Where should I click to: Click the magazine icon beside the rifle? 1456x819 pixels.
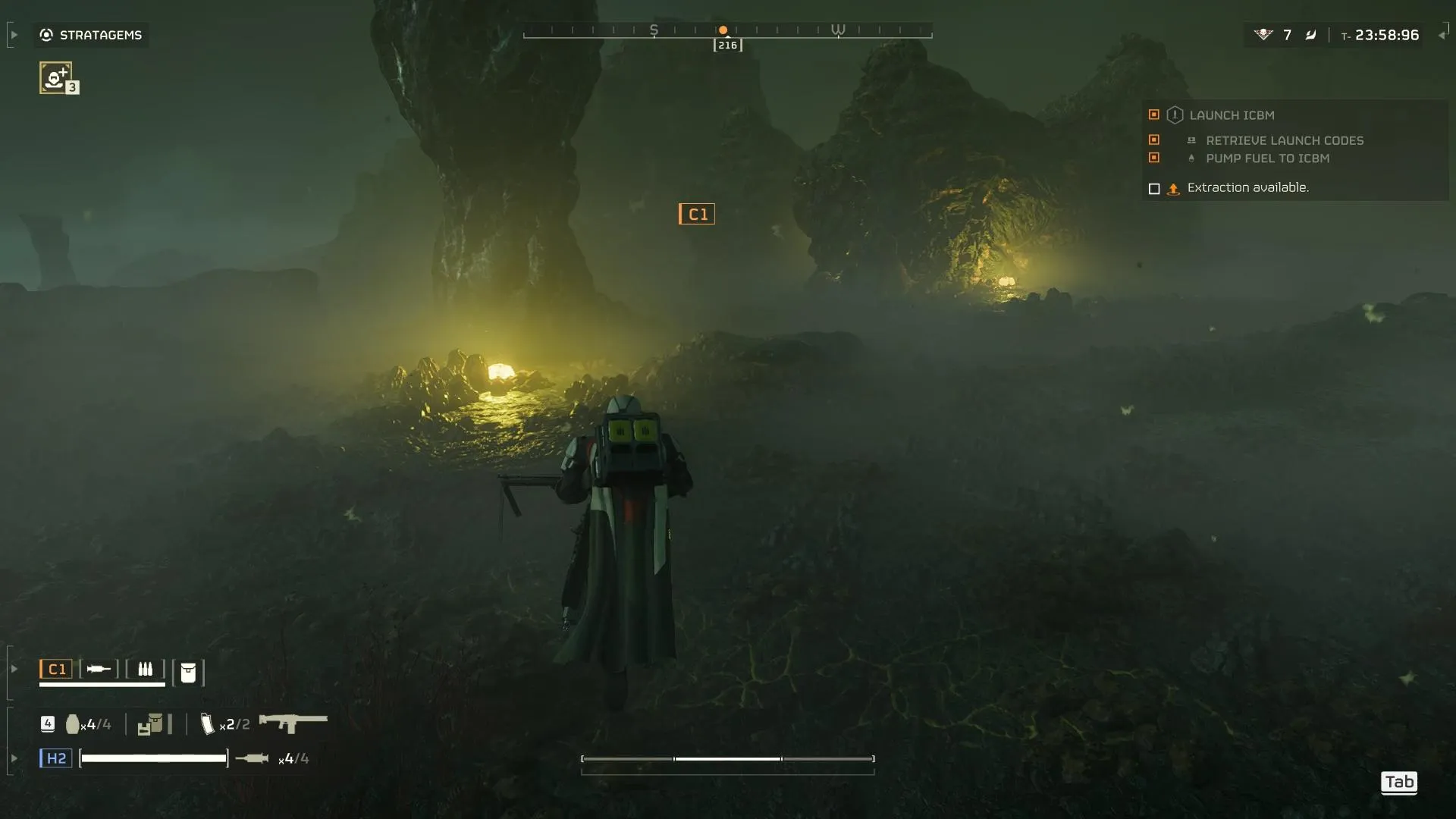point(207,724)
